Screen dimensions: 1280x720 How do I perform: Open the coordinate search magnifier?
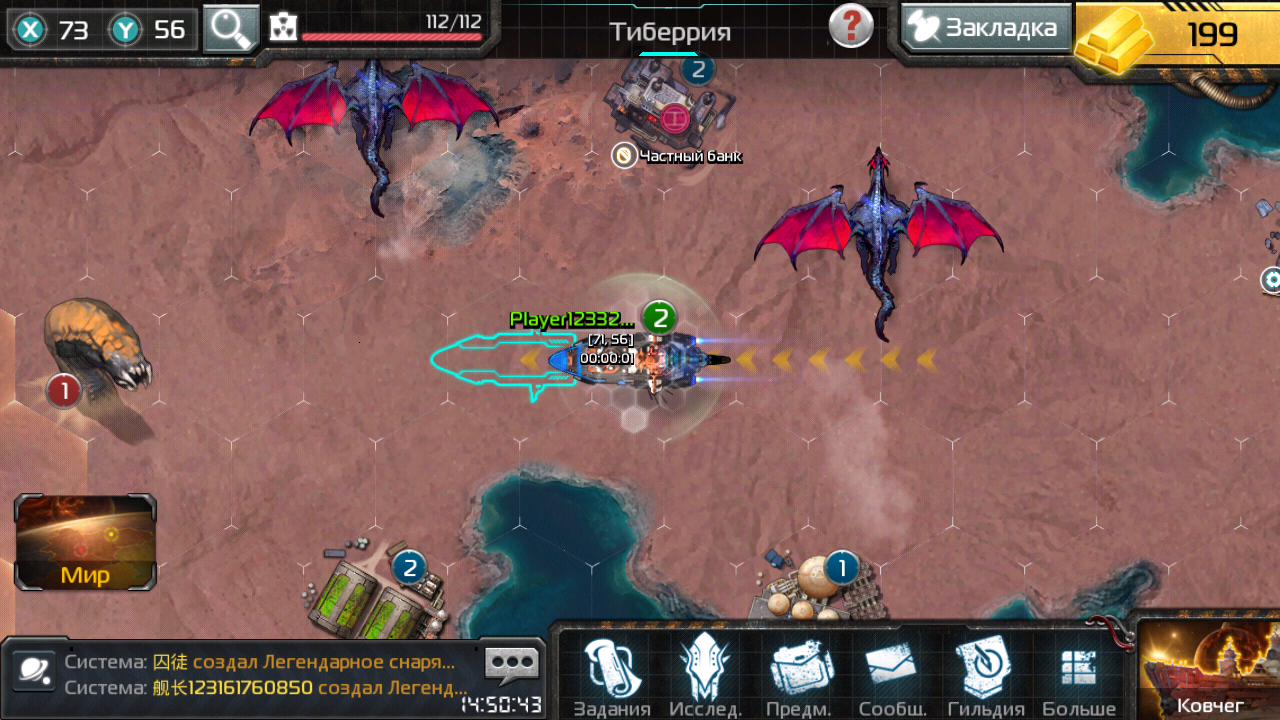coord(231,29)
